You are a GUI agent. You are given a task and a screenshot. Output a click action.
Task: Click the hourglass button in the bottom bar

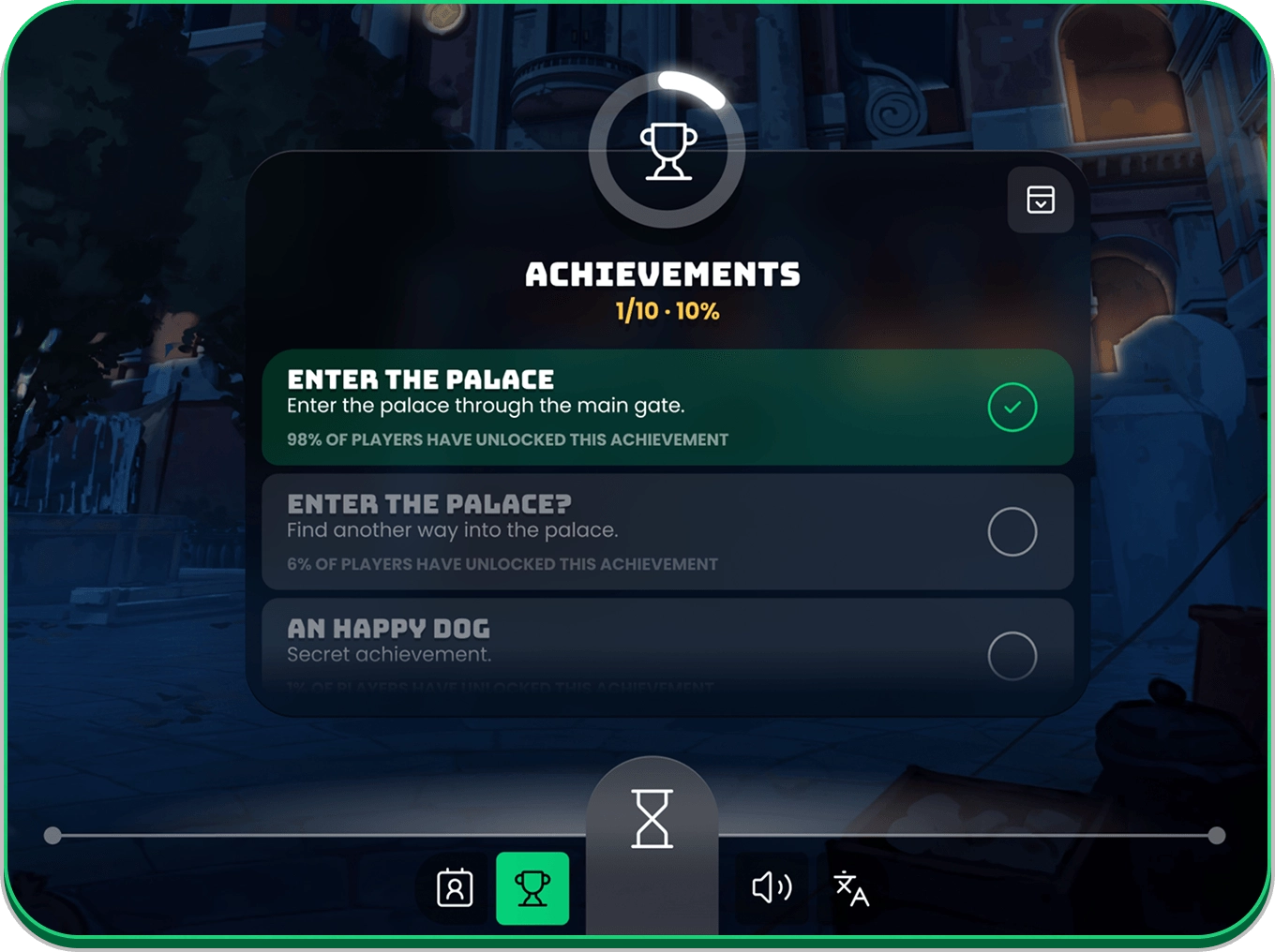[652, 819]
